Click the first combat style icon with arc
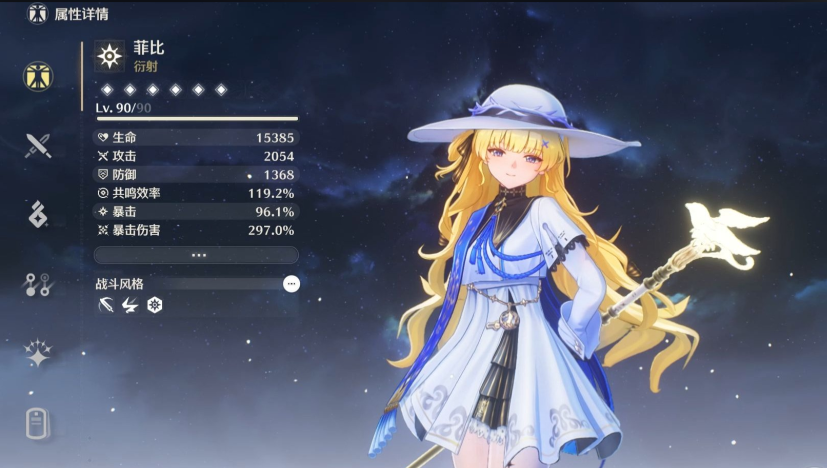The height and width of the screenshot is (468, 827). click(x=105, y=305)
